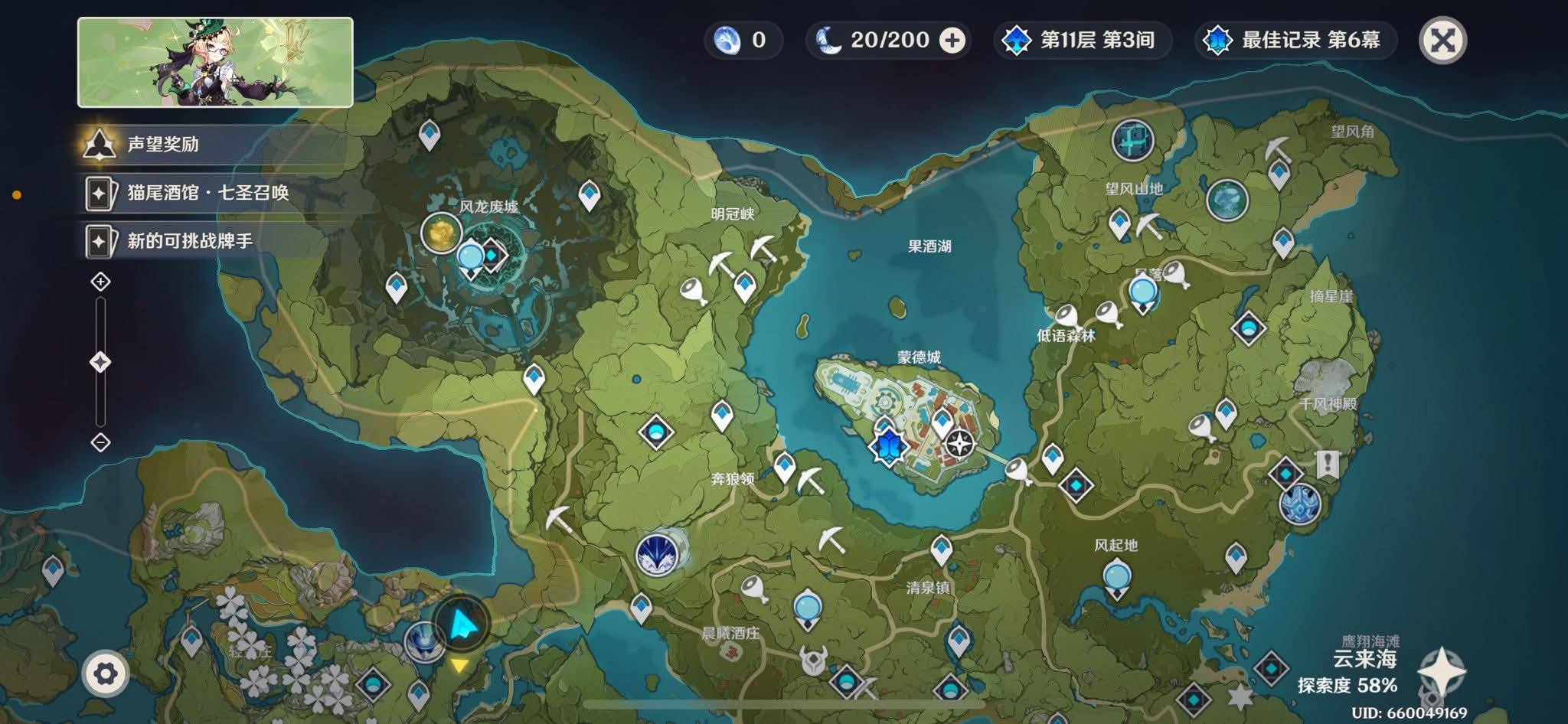Viewport: 1568px width, 724px height.
Task: Open 新的可挑战牌手 entry
Action: point(189,241)
